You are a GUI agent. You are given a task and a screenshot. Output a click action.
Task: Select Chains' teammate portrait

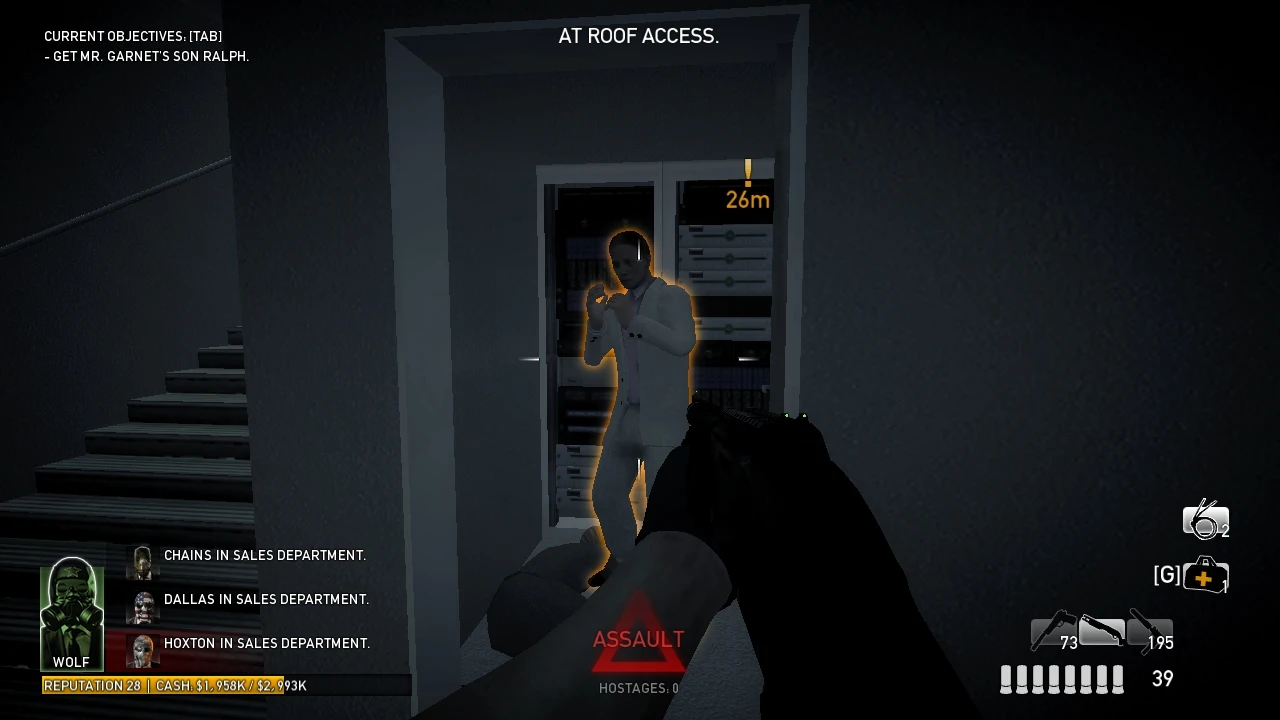[141, 561]
